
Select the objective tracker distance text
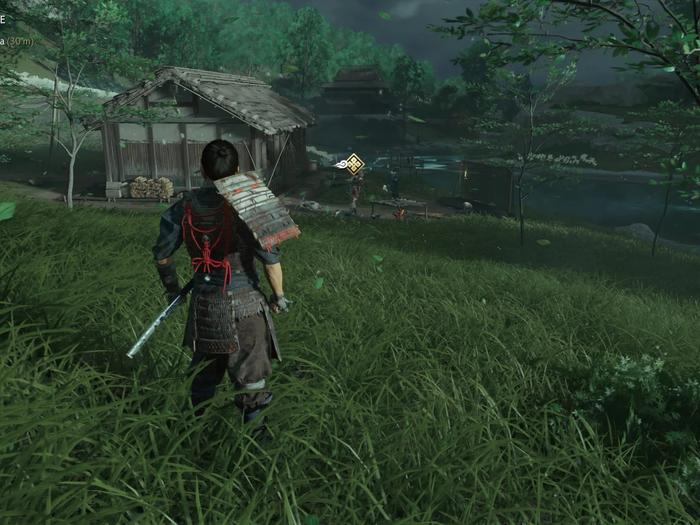pyautogui.click(x=17, y=40)
